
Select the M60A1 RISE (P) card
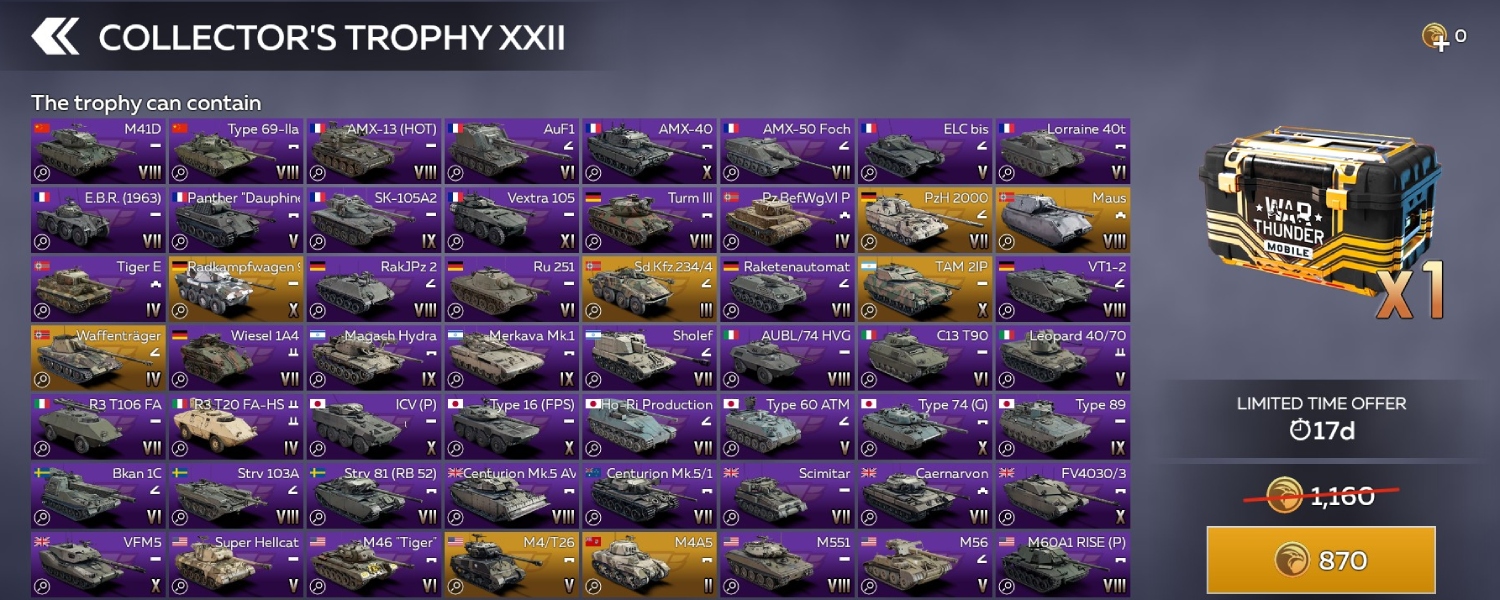point(1063,565)
